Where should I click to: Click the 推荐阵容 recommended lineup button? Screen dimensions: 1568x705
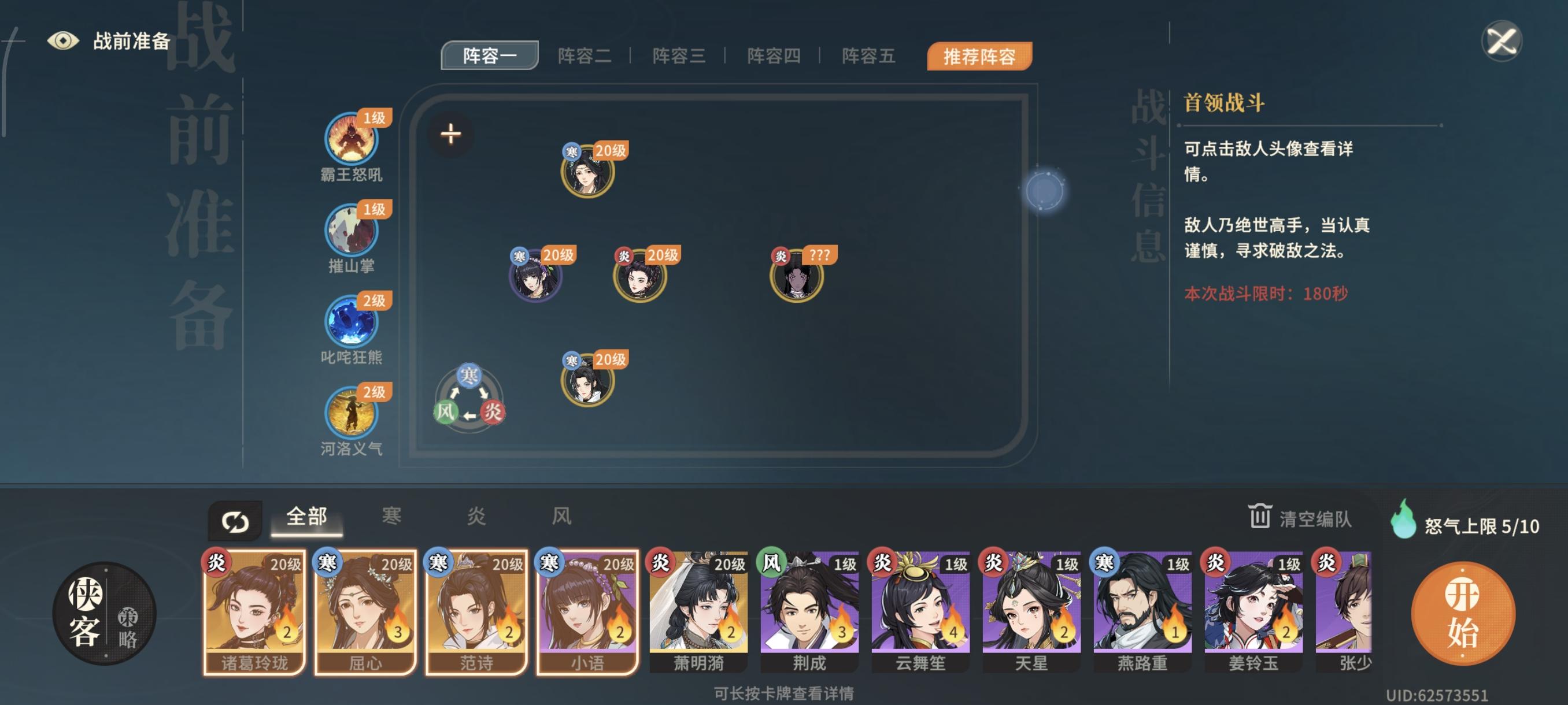point(979,55)
